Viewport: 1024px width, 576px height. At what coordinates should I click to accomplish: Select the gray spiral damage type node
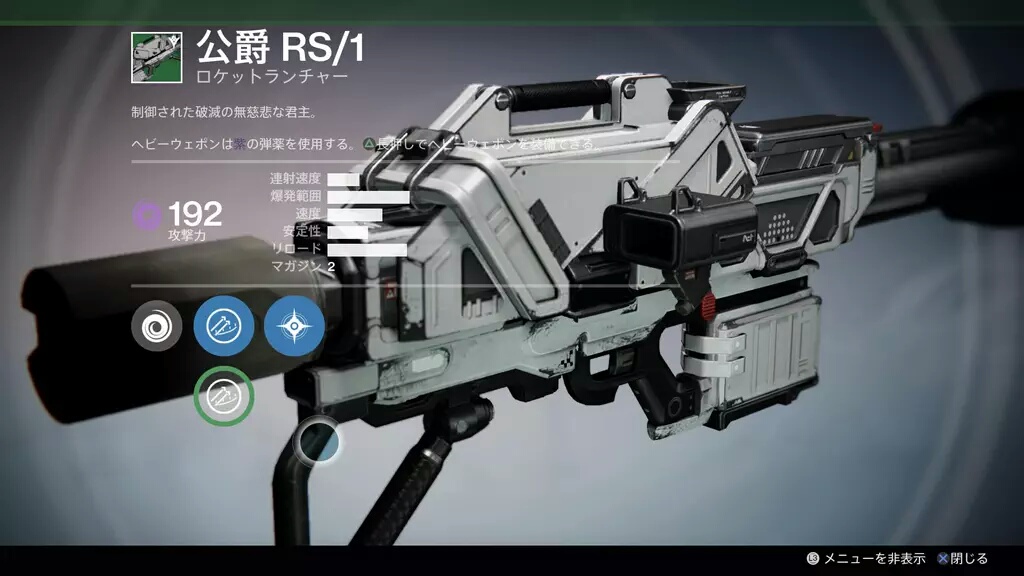157,327
